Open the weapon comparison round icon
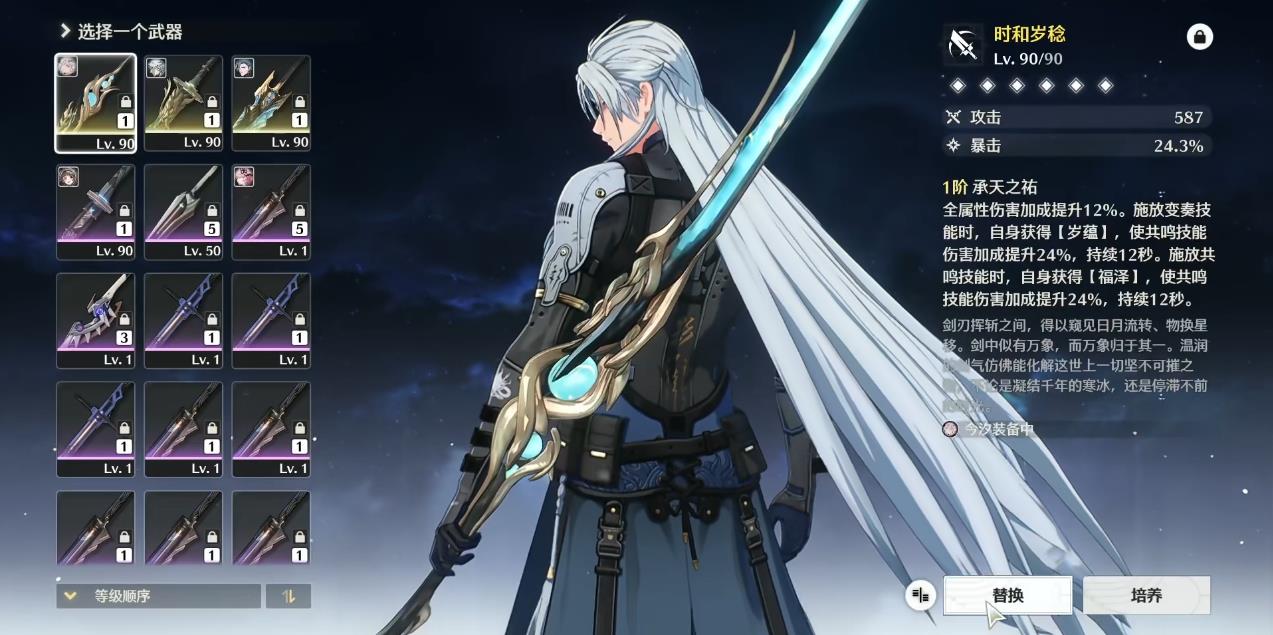 pos(920,596)
